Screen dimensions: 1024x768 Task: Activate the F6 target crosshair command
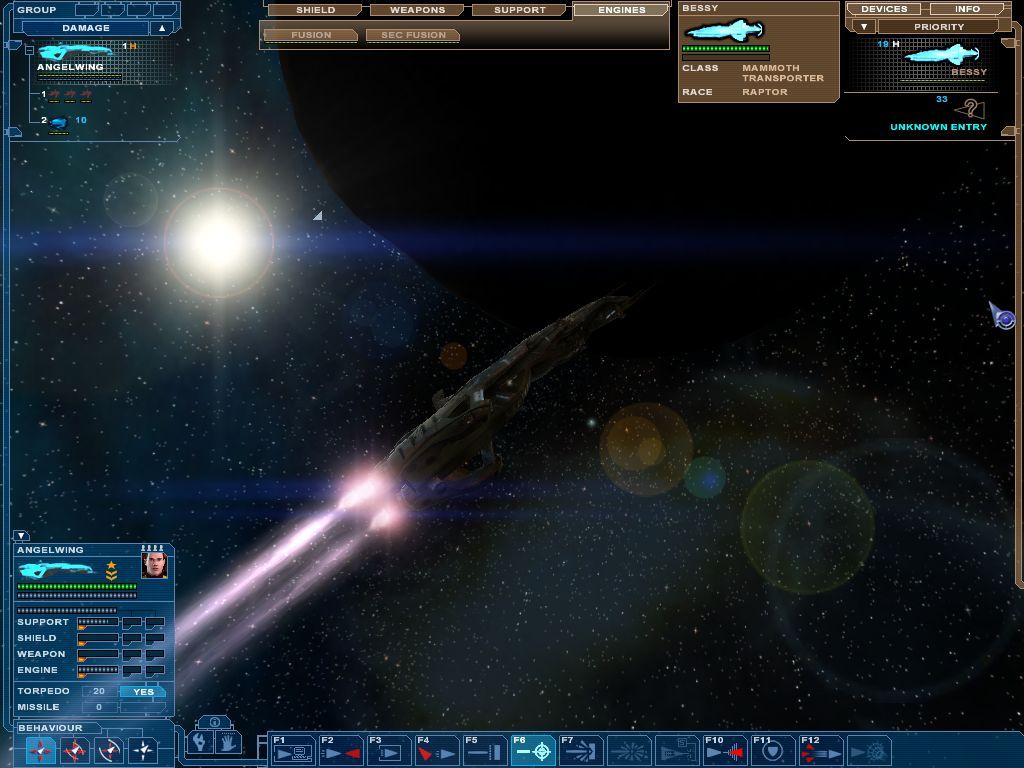click(x=533, y=750)
